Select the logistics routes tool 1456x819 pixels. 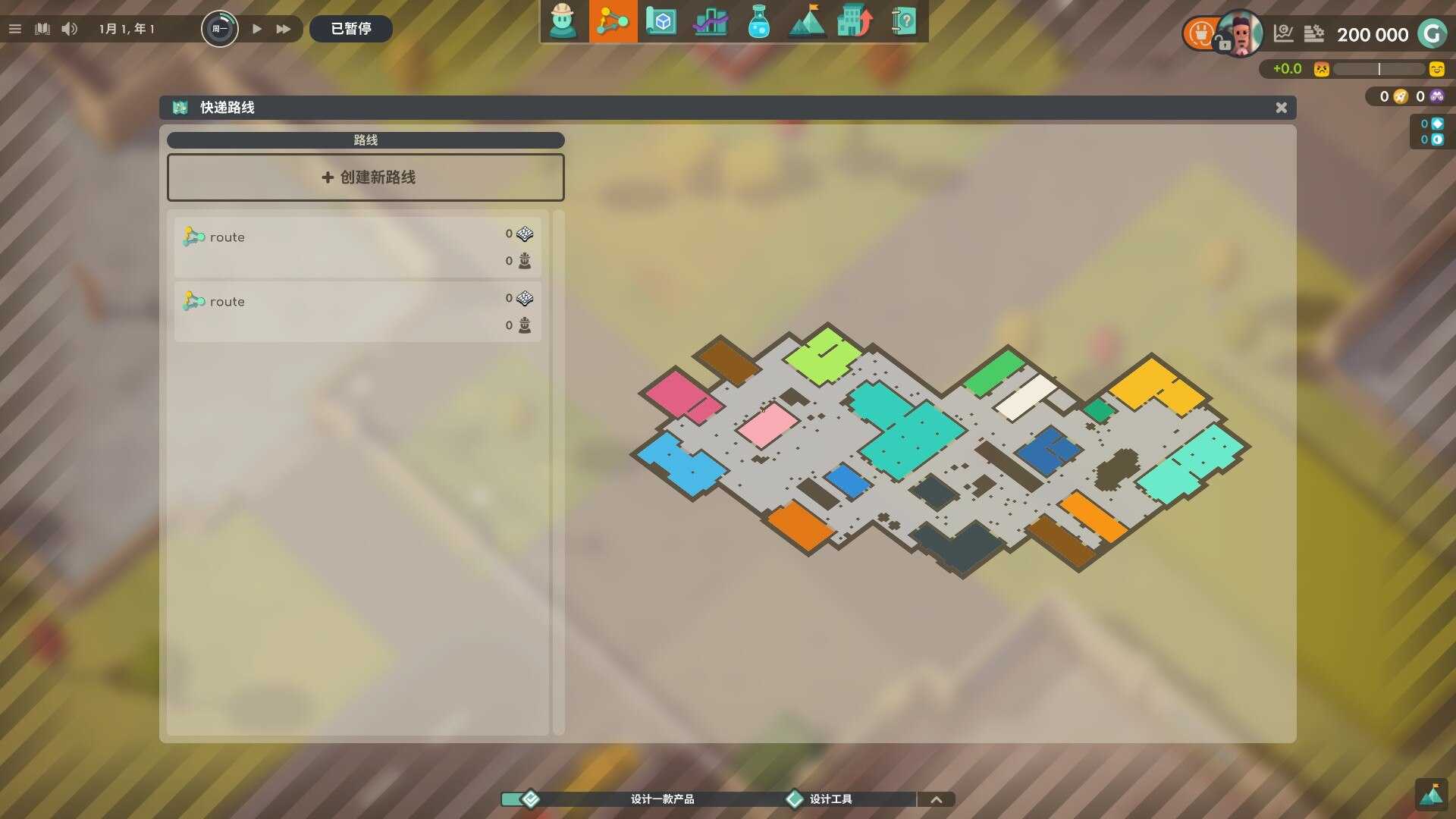pos(613,22)
